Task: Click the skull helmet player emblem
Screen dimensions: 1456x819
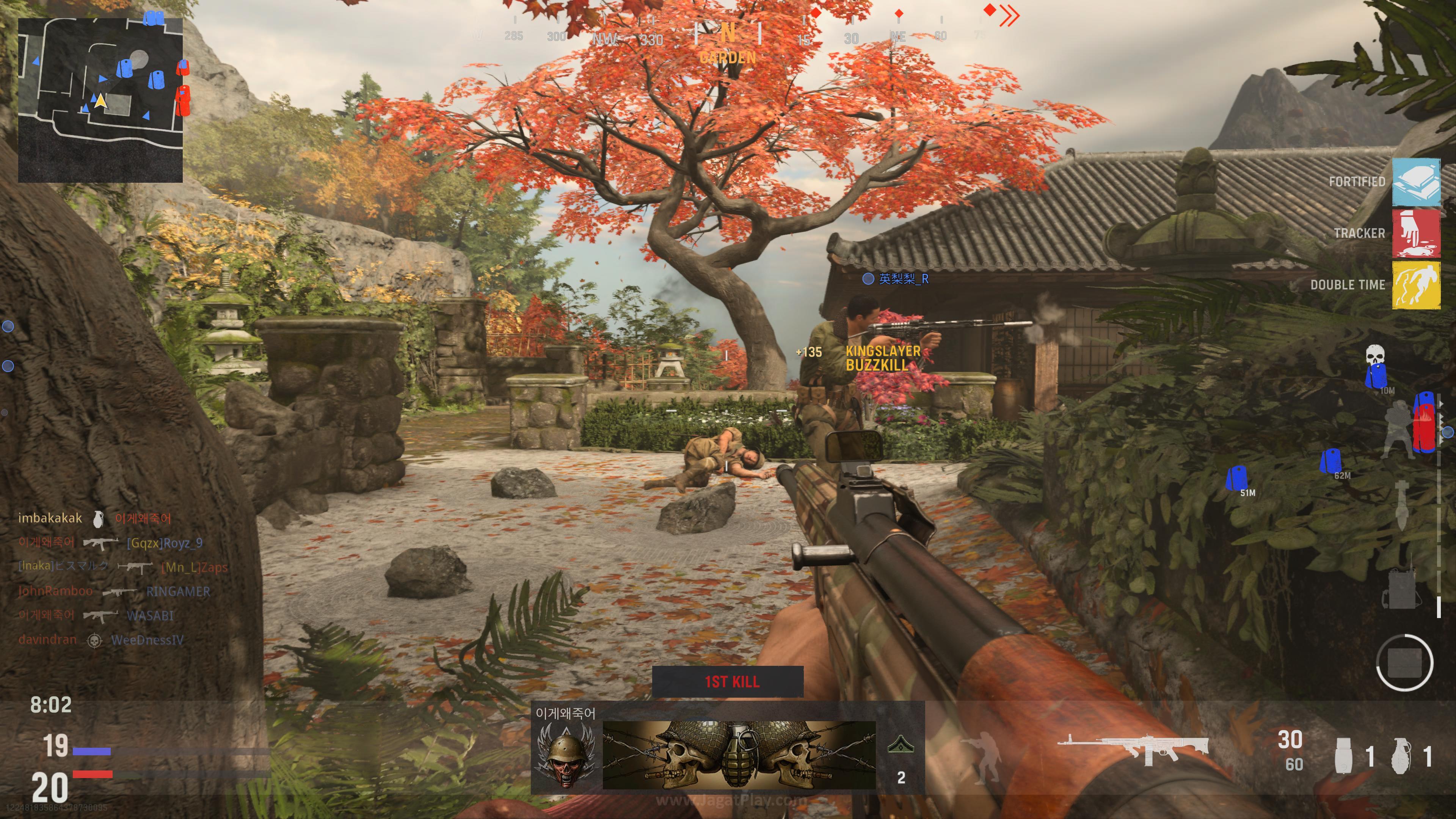Action: (x=566, y=755)
